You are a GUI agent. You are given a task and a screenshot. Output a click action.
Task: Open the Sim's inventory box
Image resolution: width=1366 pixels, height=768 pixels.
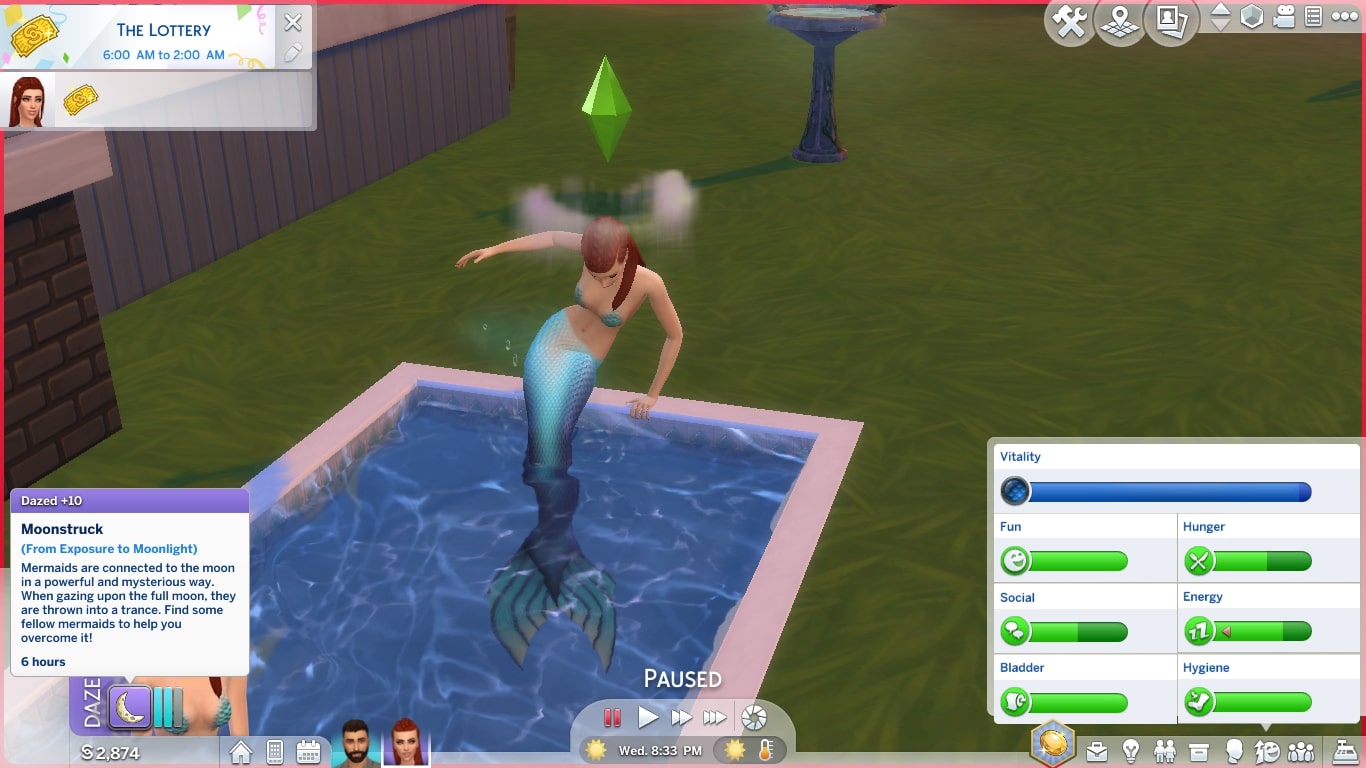pyautogui.click(x=1198, y=751)
